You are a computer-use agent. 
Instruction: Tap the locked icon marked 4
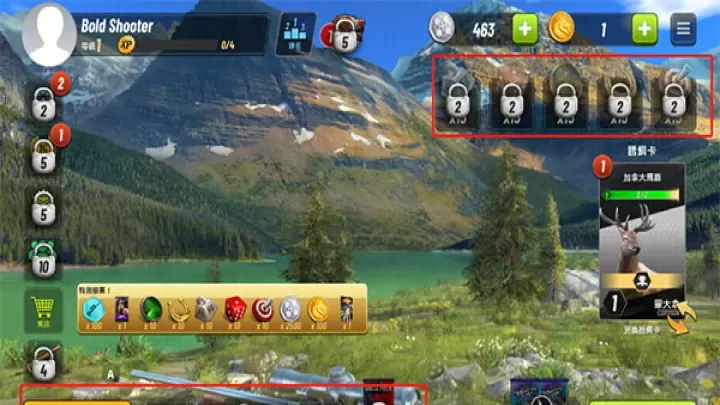[x=42, y=361]
